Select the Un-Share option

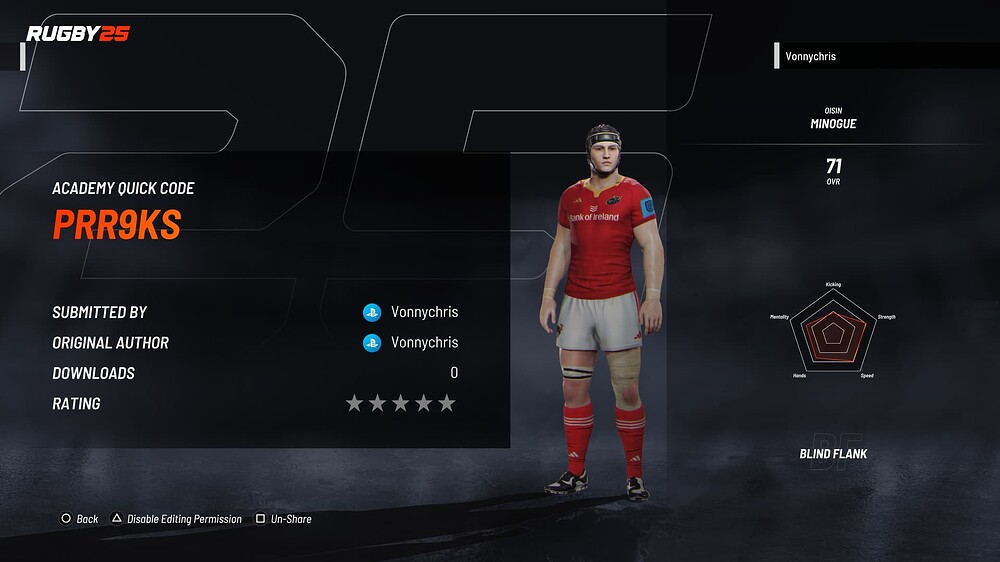coord(284,519)
